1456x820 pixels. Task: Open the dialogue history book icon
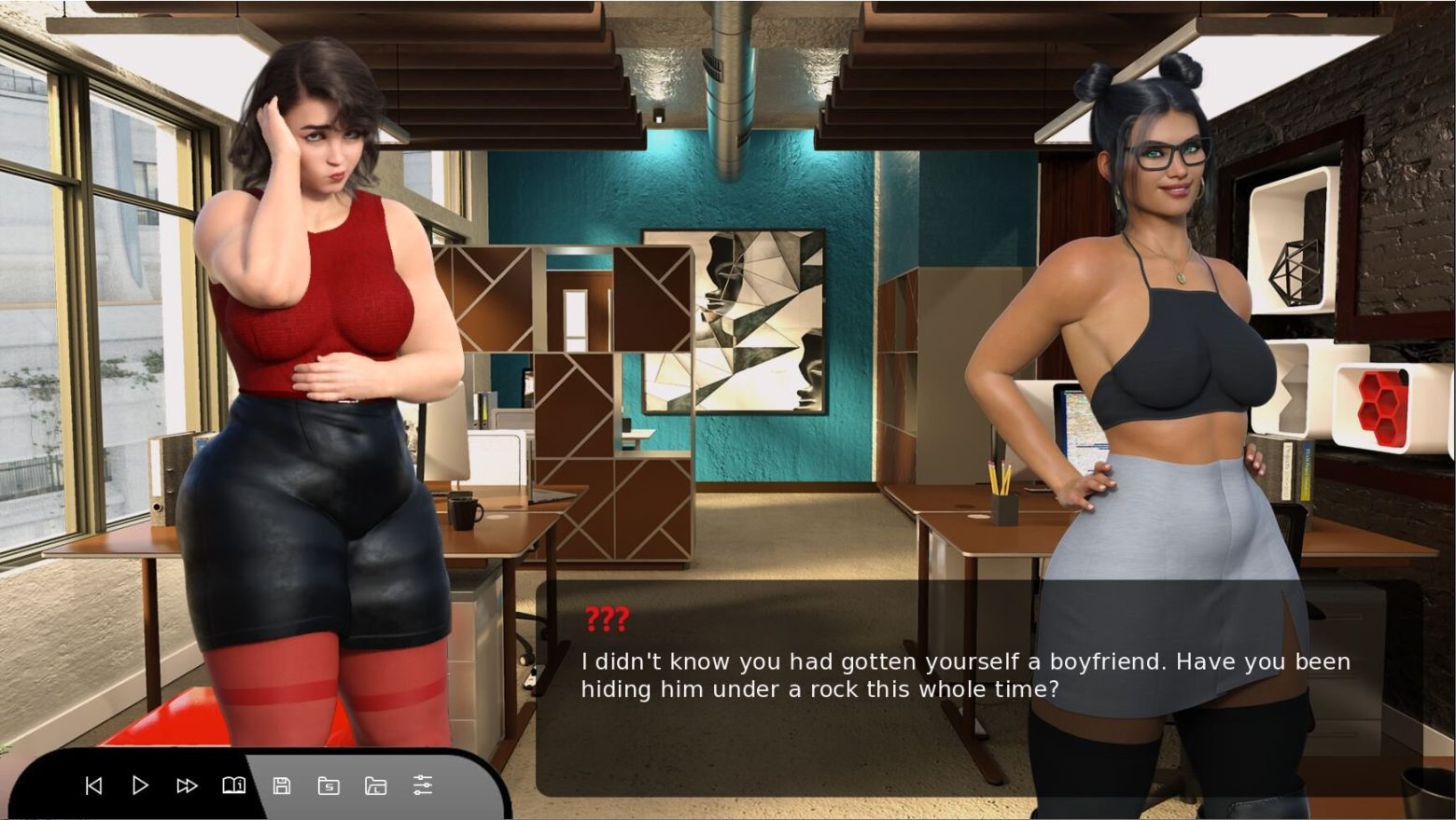[x=233, y=785]
